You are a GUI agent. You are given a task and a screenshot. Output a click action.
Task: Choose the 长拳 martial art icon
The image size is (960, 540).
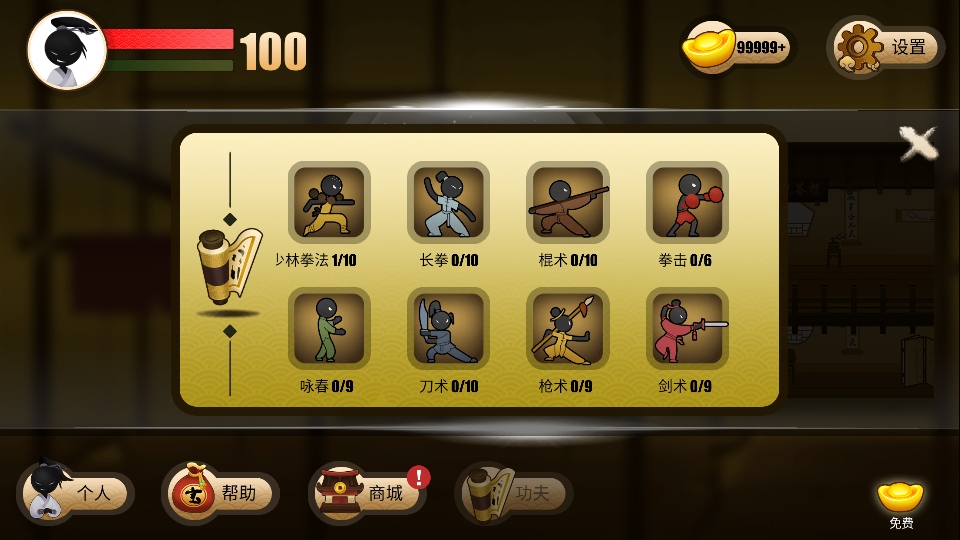pos(448,202)
